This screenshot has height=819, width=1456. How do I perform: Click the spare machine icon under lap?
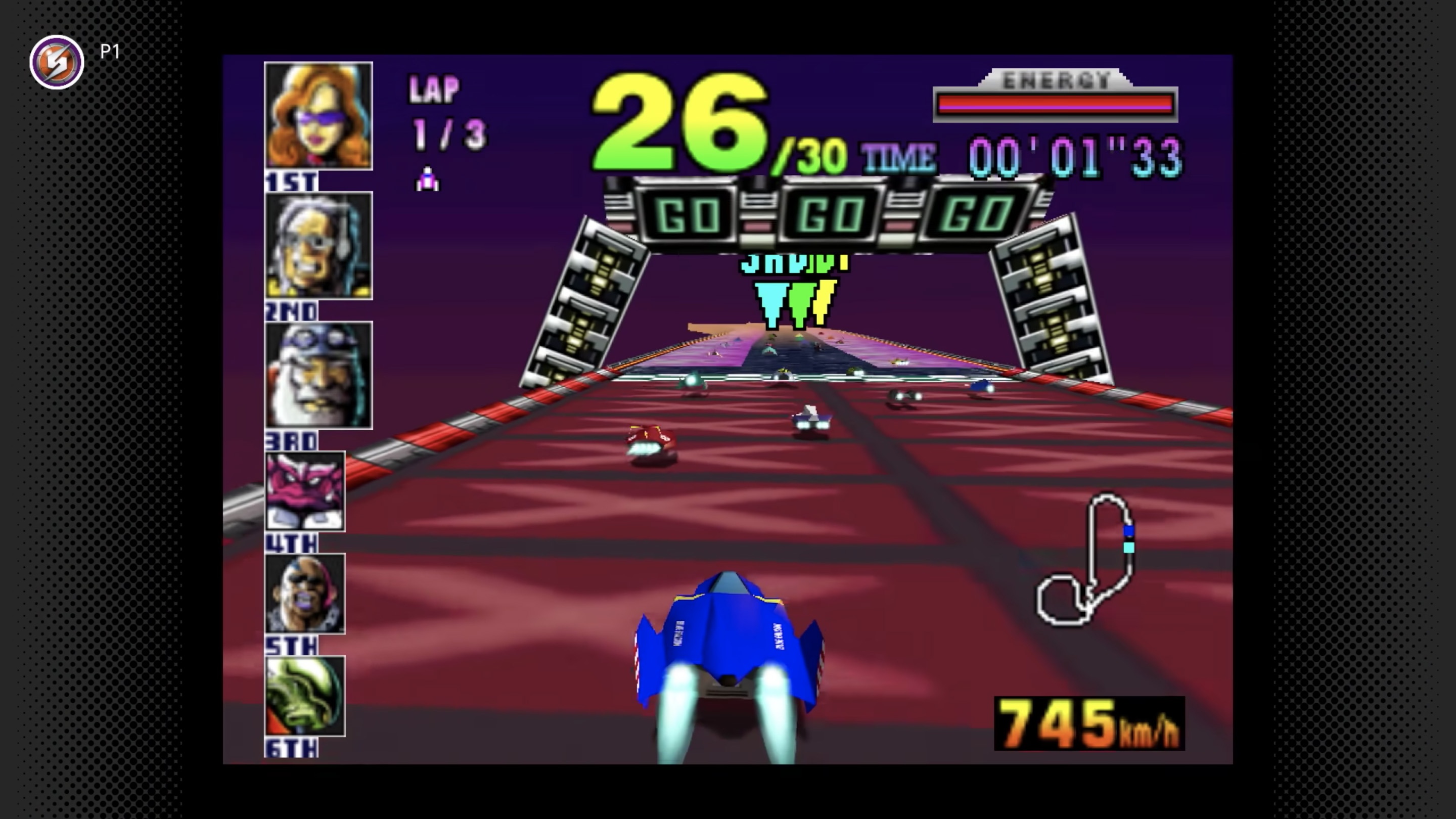(x=427, y=180)
